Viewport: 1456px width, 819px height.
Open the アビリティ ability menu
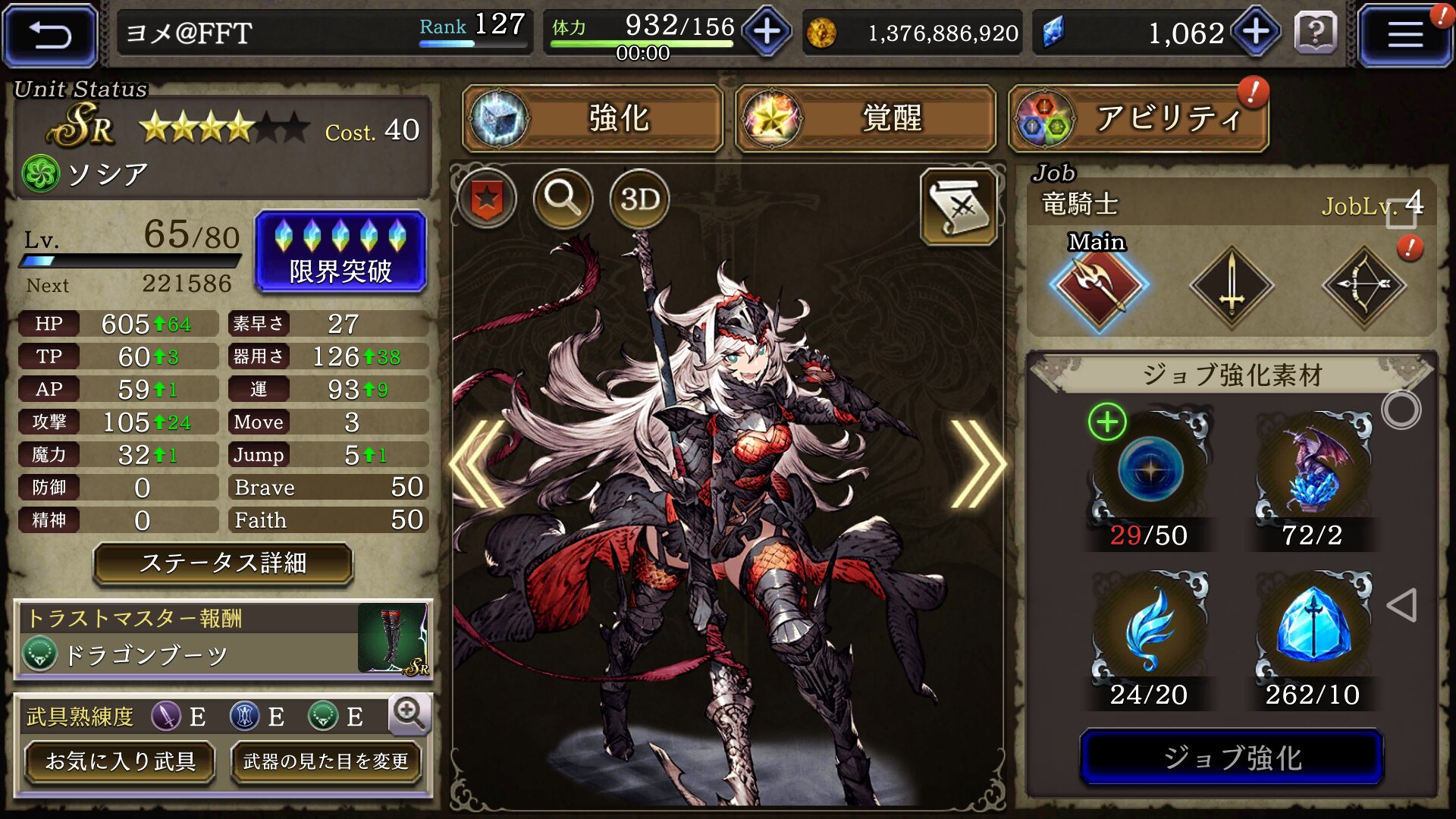pos(1138,118)
